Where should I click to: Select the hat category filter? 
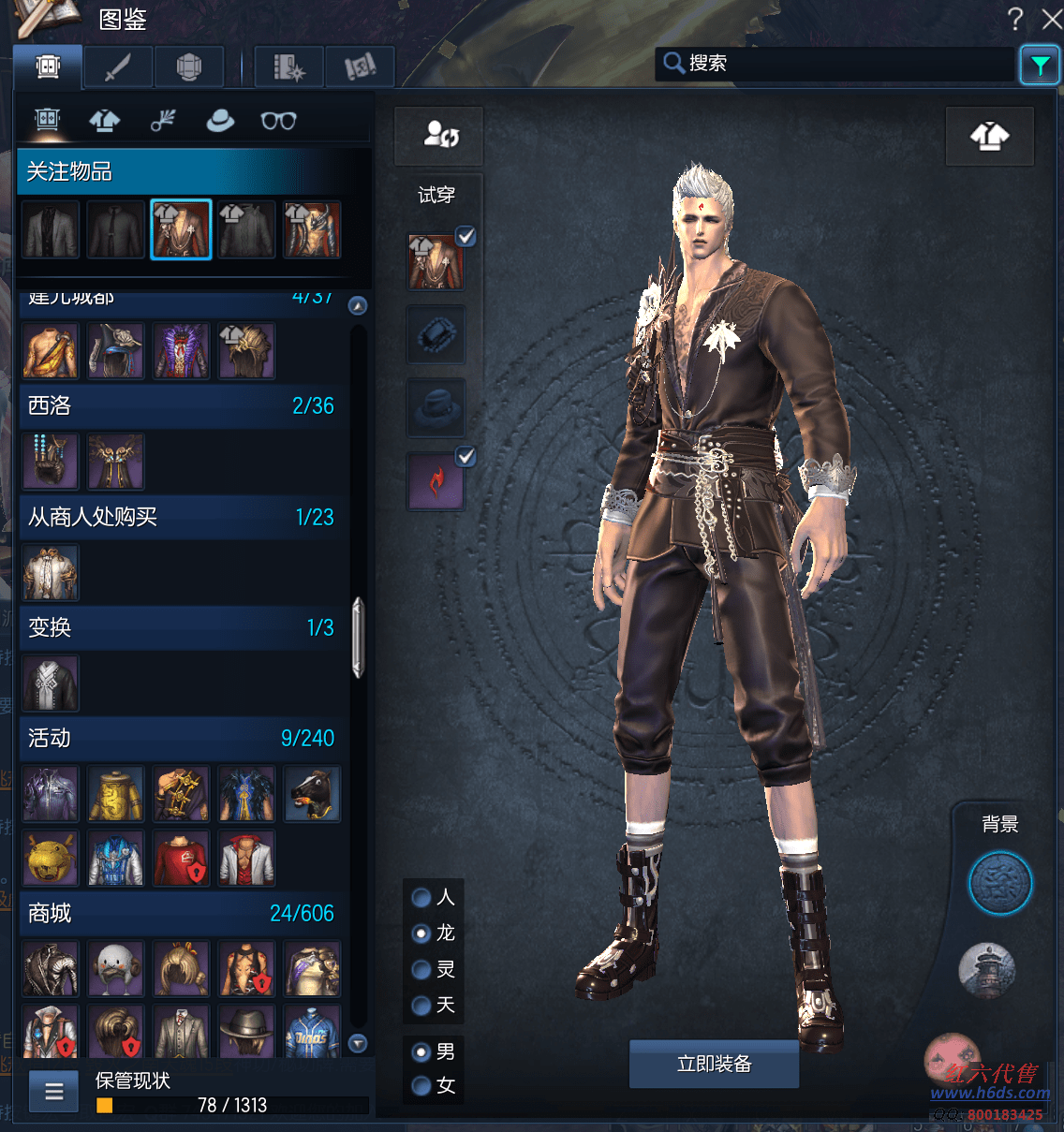coord(220,121)
